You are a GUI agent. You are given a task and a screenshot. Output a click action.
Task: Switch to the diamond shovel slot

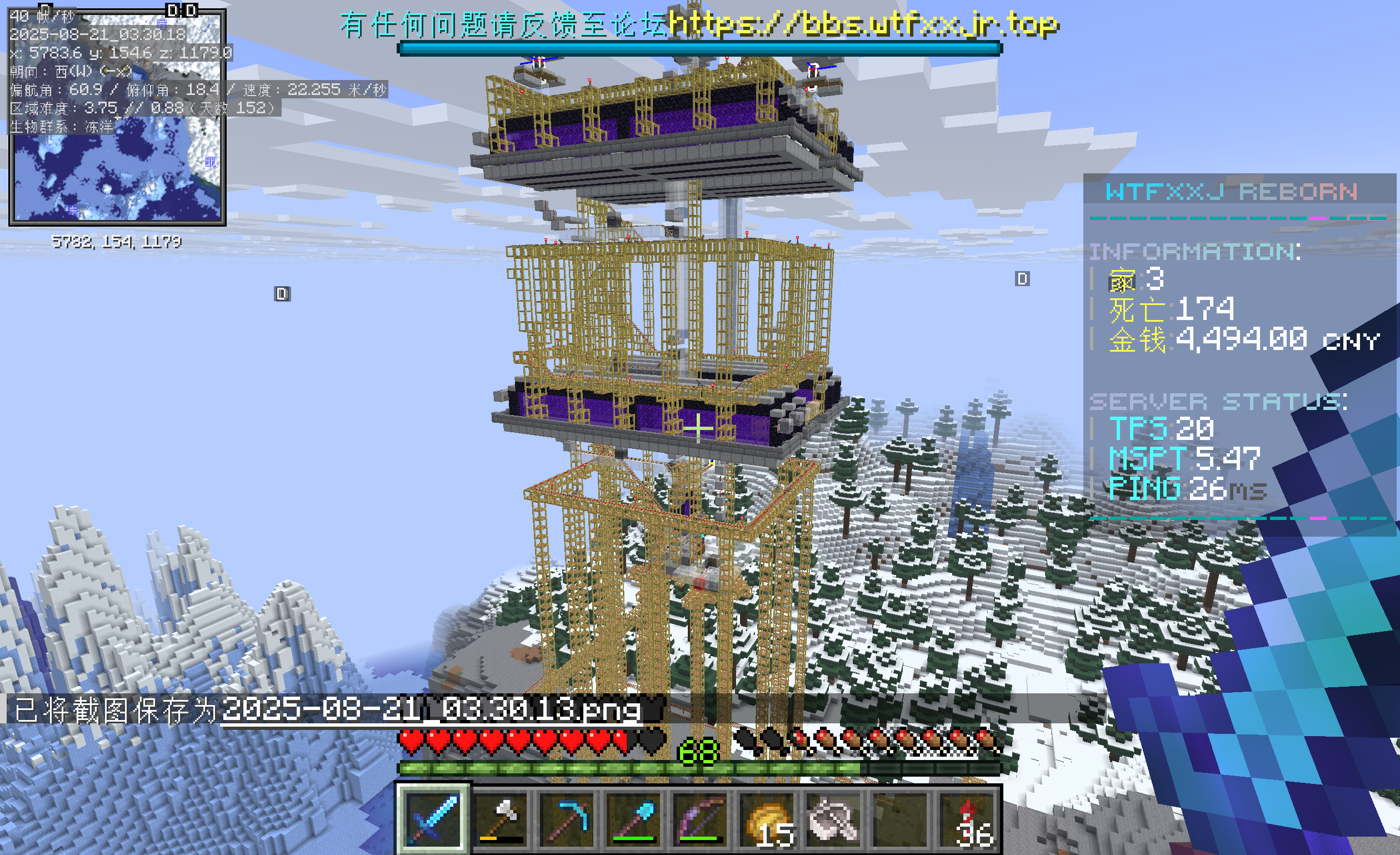[632, 819]
